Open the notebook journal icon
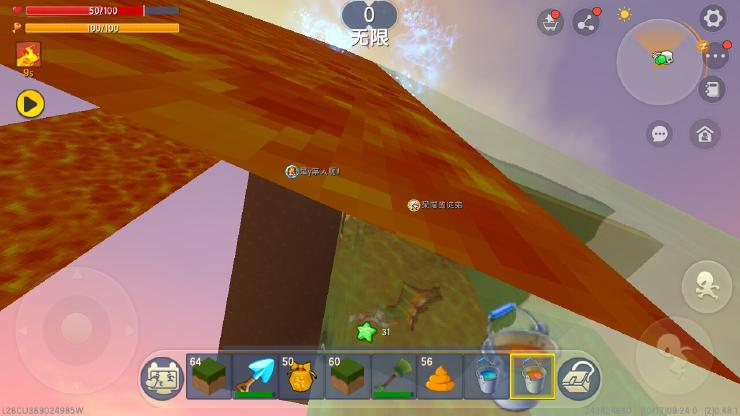 pyautogui.click(x=712, y=90)
